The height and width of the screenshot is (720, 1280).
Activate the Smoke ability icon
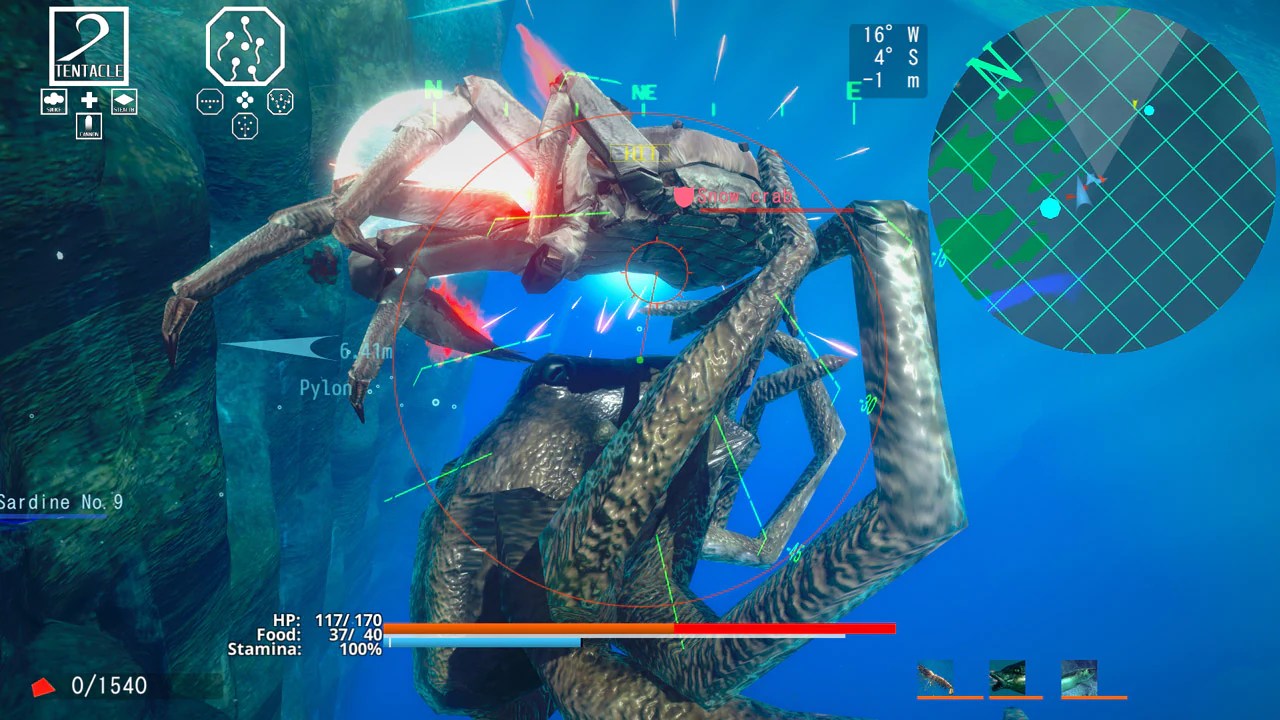[x=54, y=102]
